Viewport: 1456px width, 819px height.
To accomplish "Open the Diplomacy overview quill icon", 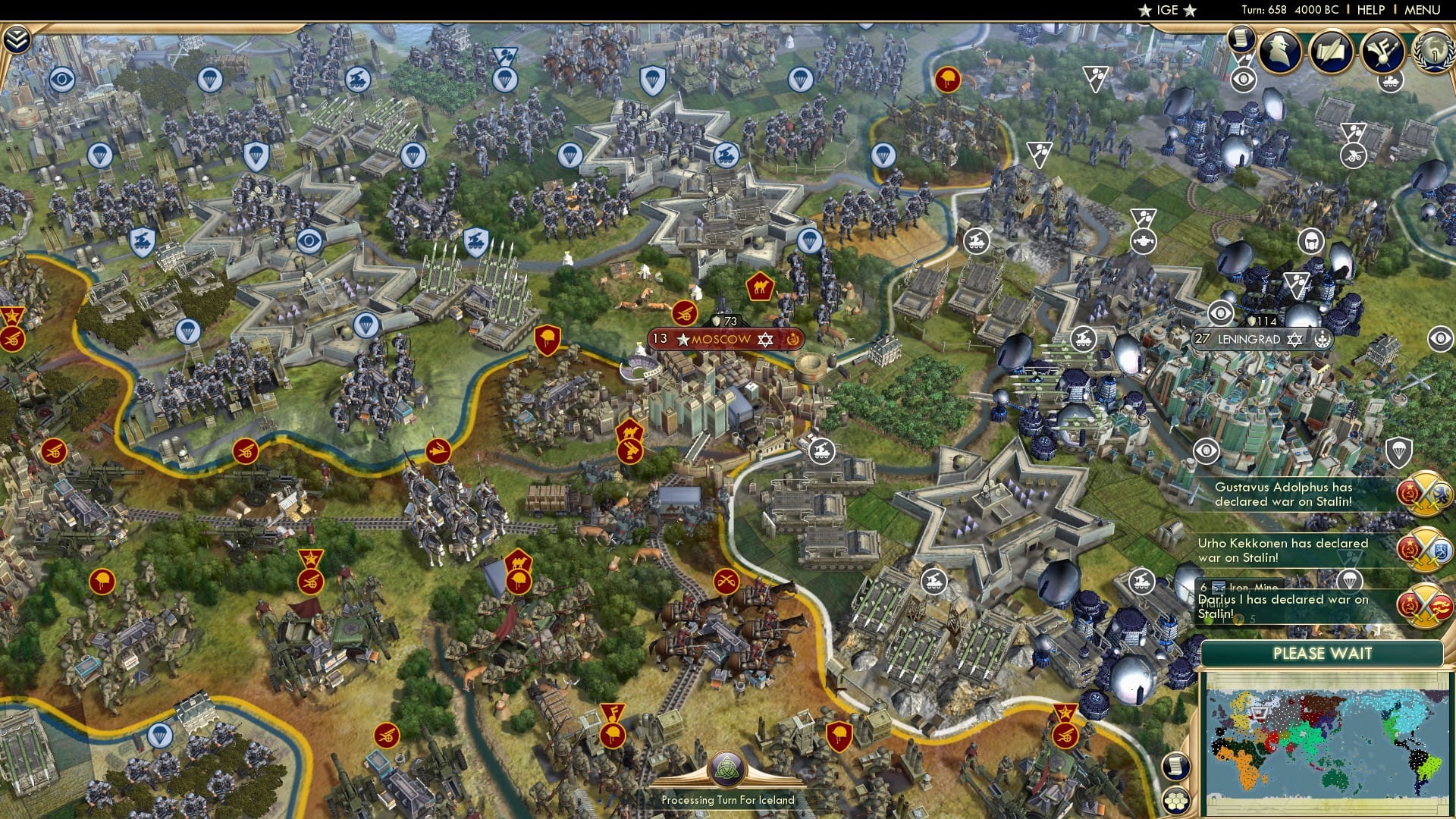I will [x=1334, y=49].
